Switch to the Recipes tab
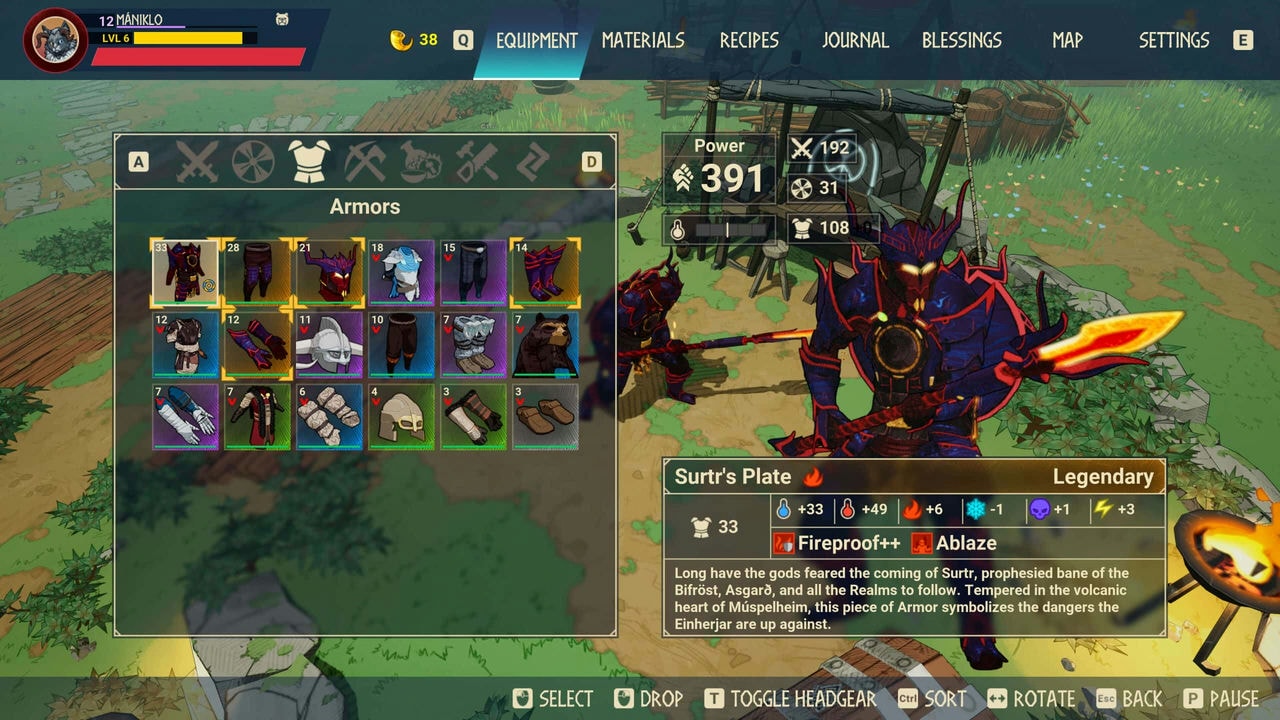Screen dimensions: 1280x720 [x=749, y=40]
